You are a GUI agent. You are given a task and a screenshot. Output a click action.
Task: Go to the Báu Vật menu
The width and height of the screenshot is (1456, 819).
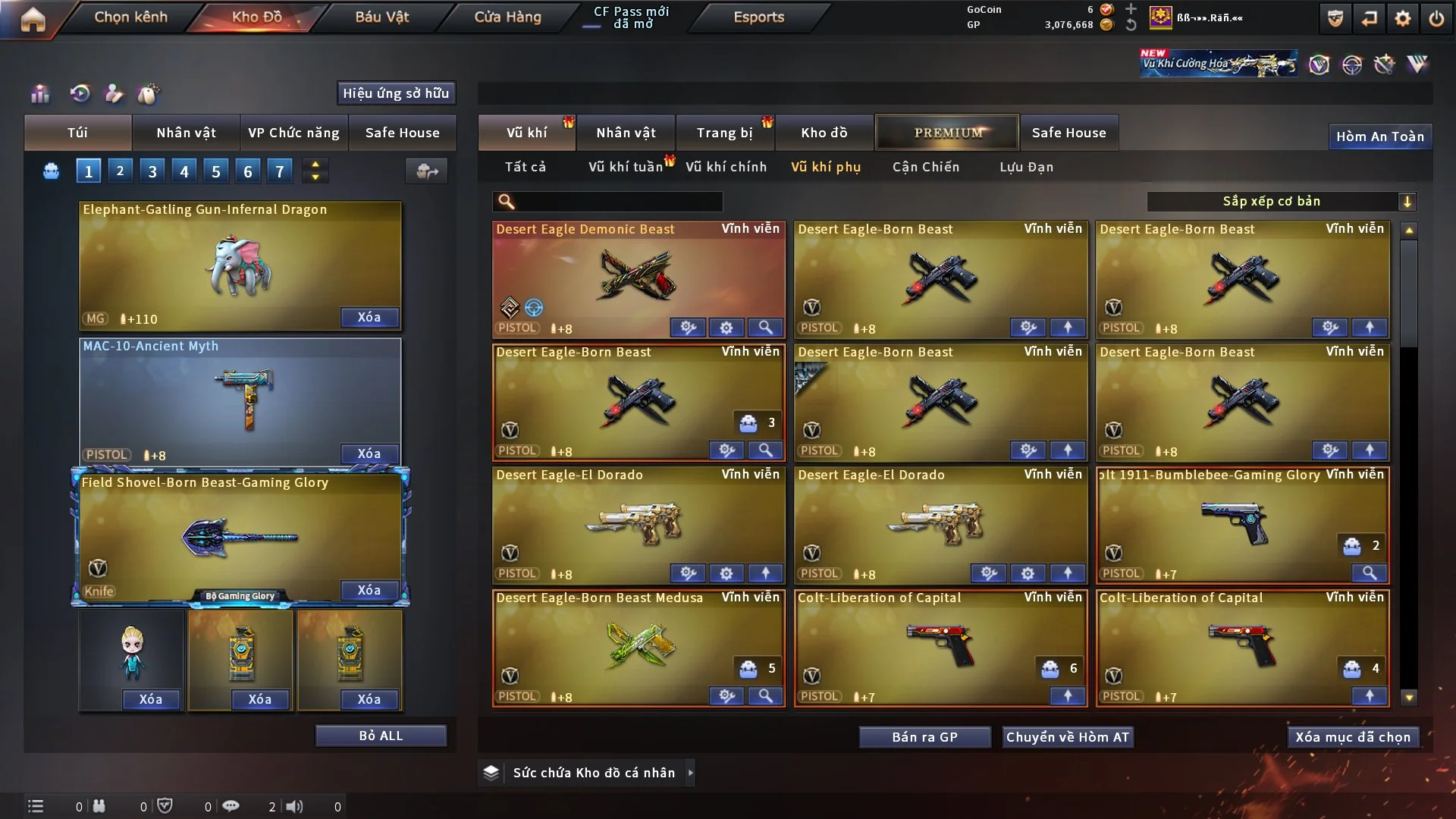tap(381, 17)
